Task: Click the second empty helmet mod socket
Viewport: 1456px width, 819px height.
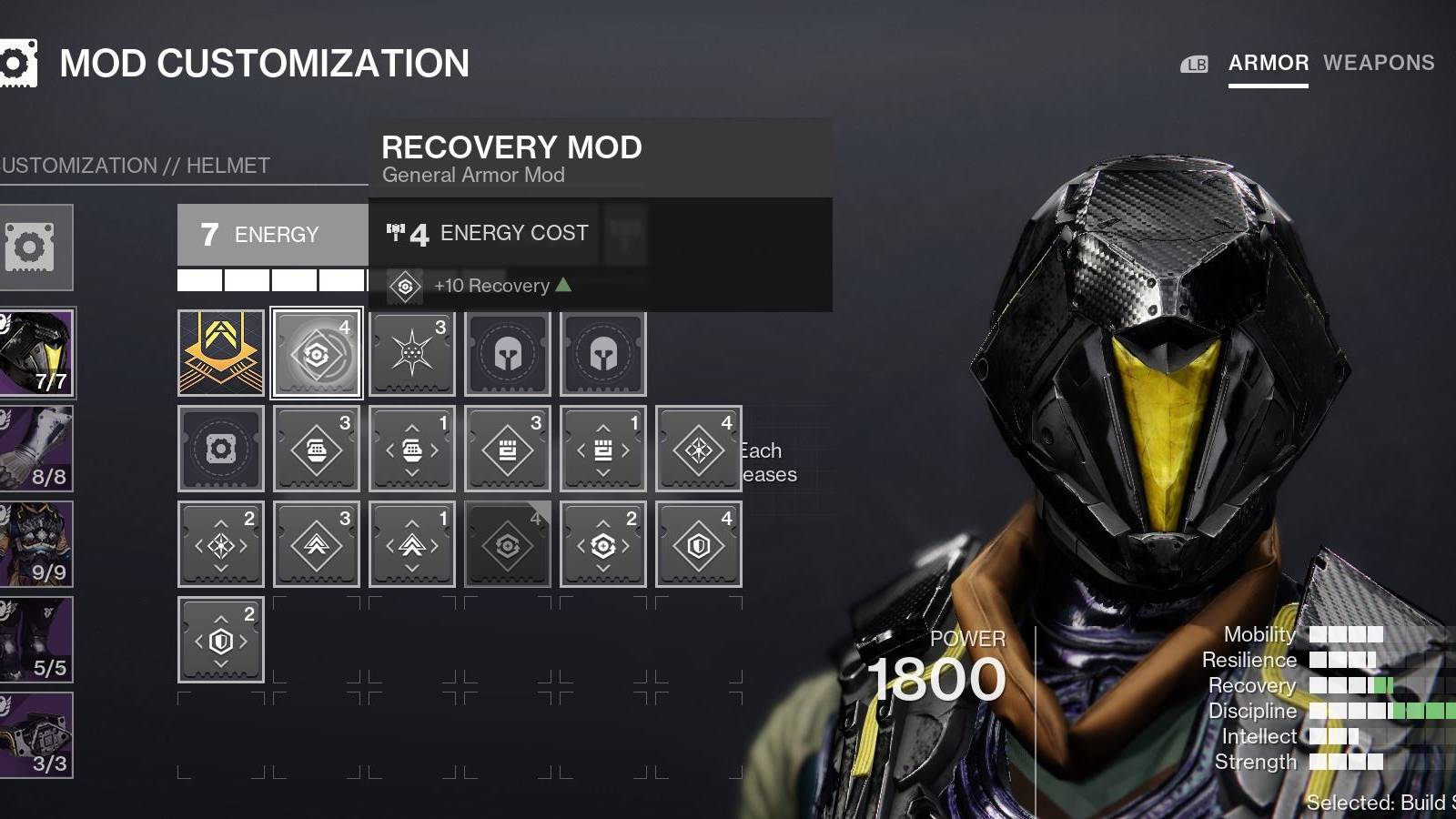Action: tap(603, 353)
